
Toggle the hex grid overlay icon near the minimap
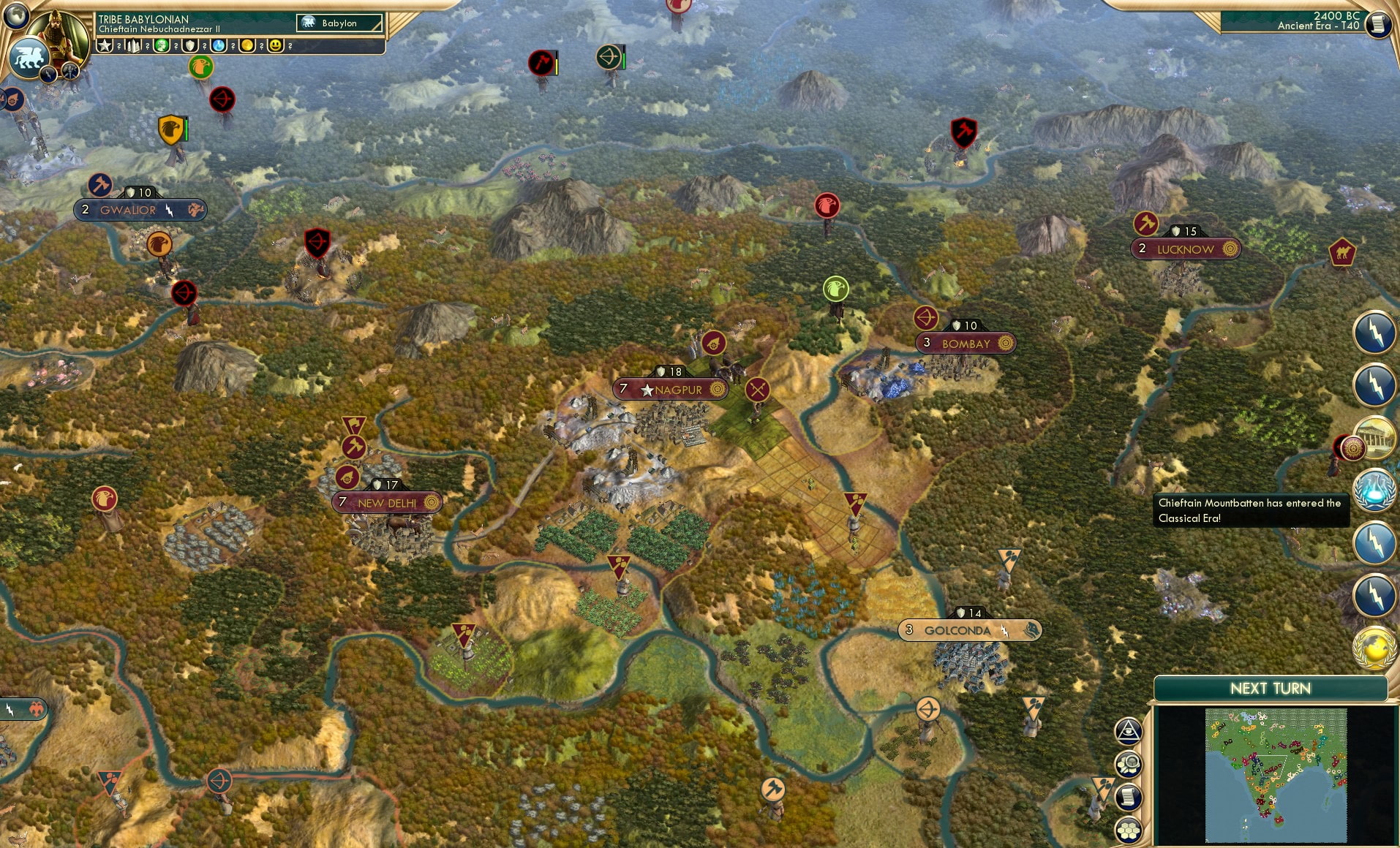tap(1127, 829)
